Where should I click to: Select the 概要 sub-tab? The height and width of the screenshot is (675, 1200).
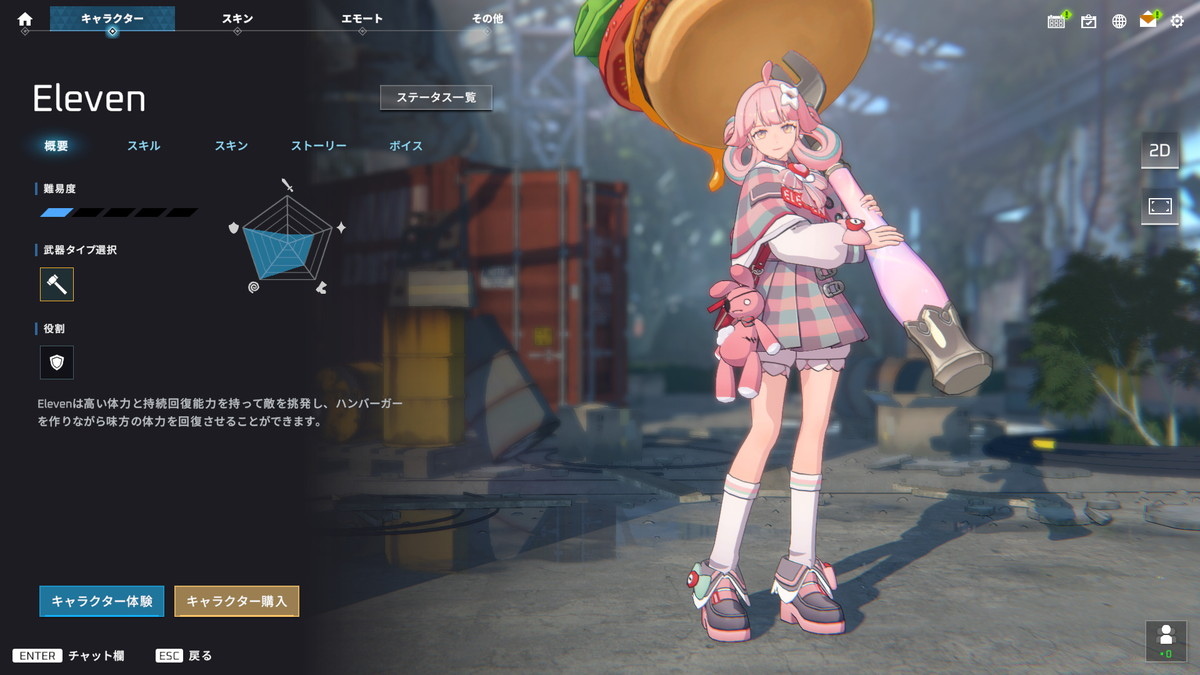pos(56,146)
